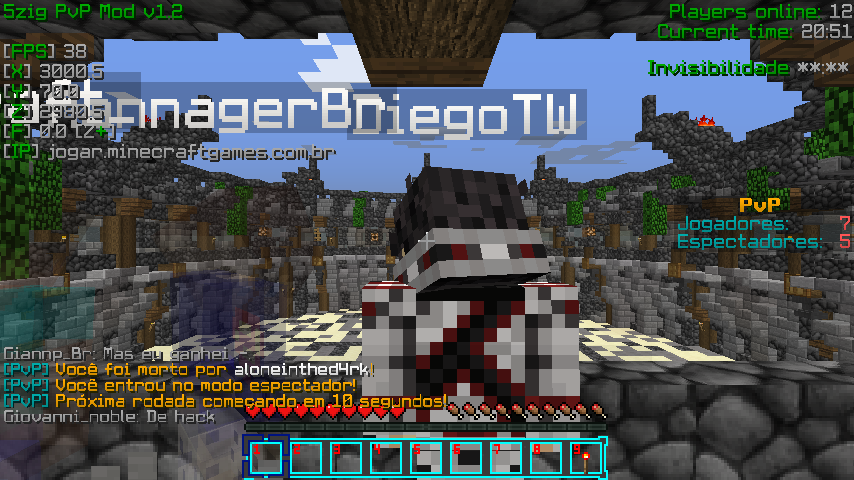Select the redstone torch in hotbar slot 9
The image size is (854, 480).
click(583, 458)
